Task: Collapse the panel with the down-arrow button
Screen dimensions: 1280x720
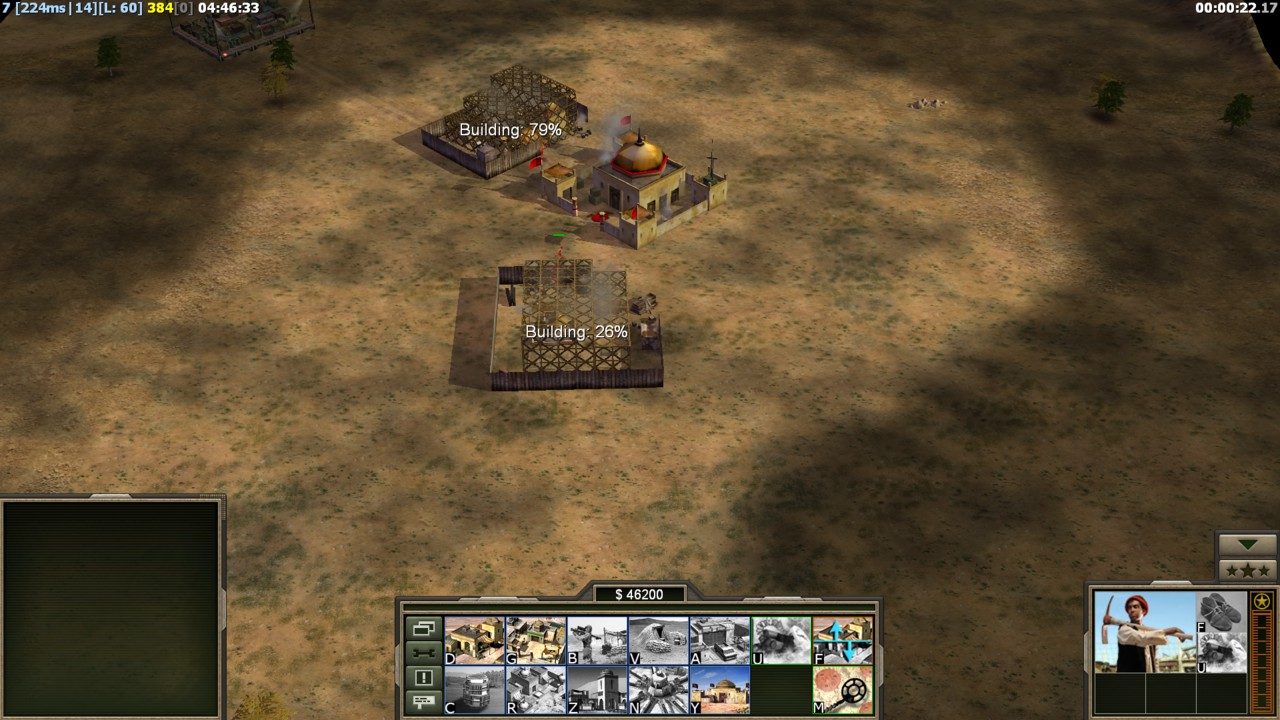Action: pyautogui.click(x=1247, y=545)
